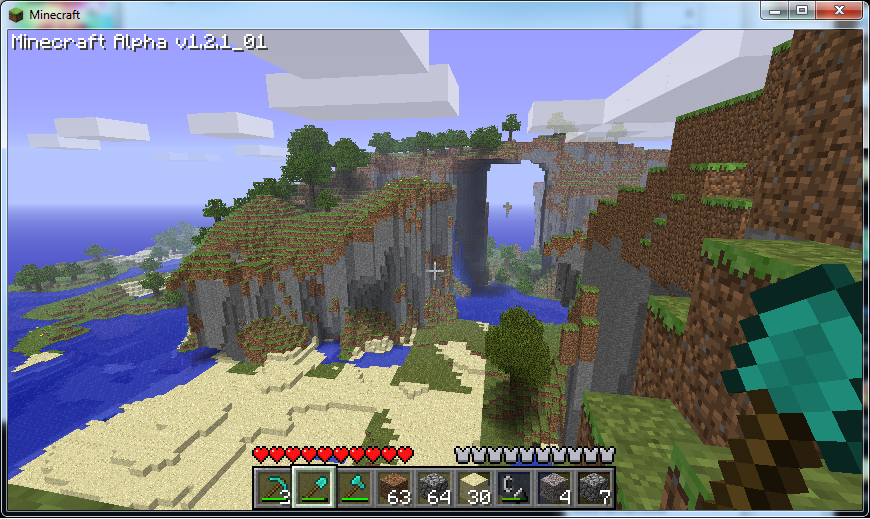Minimize the Minecraft window

[776, 9]
